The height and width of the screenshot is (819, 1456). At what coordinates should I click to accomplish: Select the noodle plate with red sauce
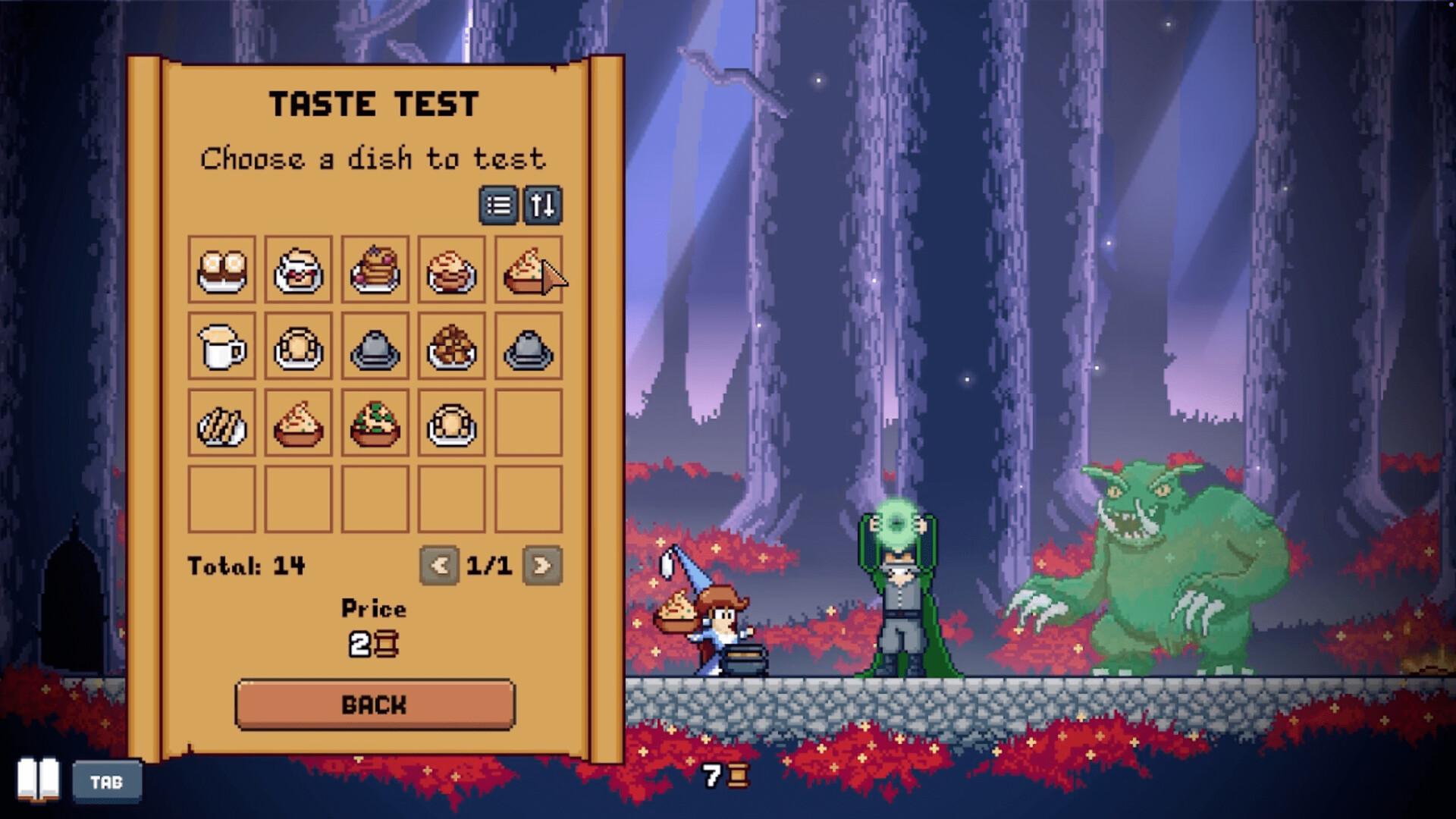pos(451,270)
